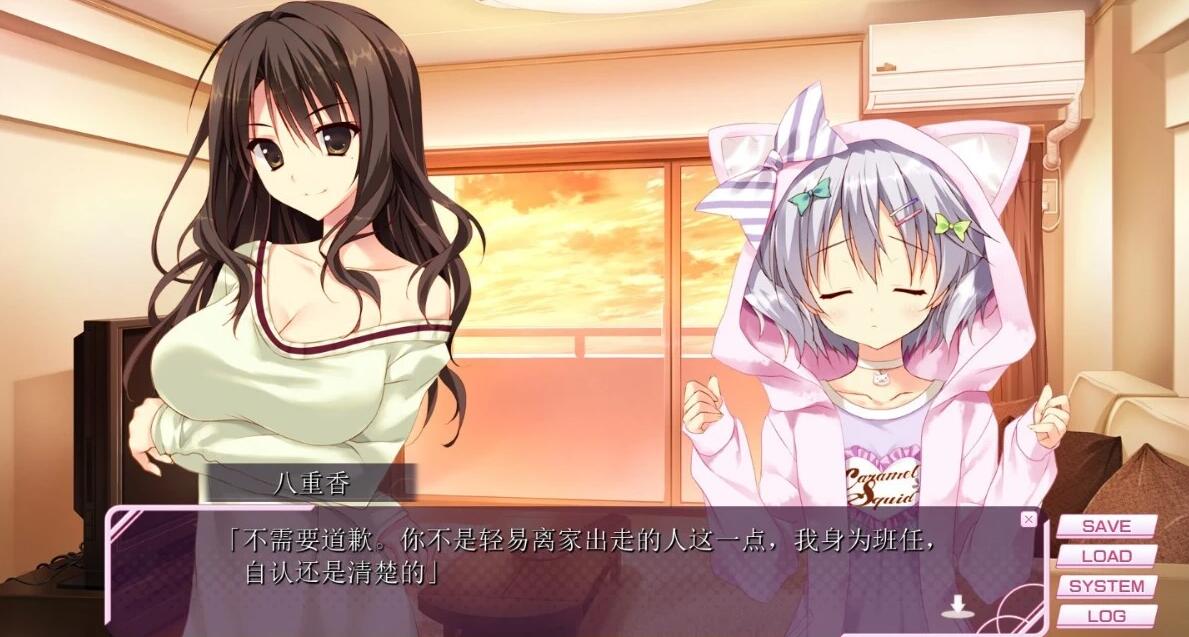The width and height of the screenshot is (1189, 637).
Task: Advance dialogue with the down-arrow icon
Action: pyautogui.click(x=958, y=606)
